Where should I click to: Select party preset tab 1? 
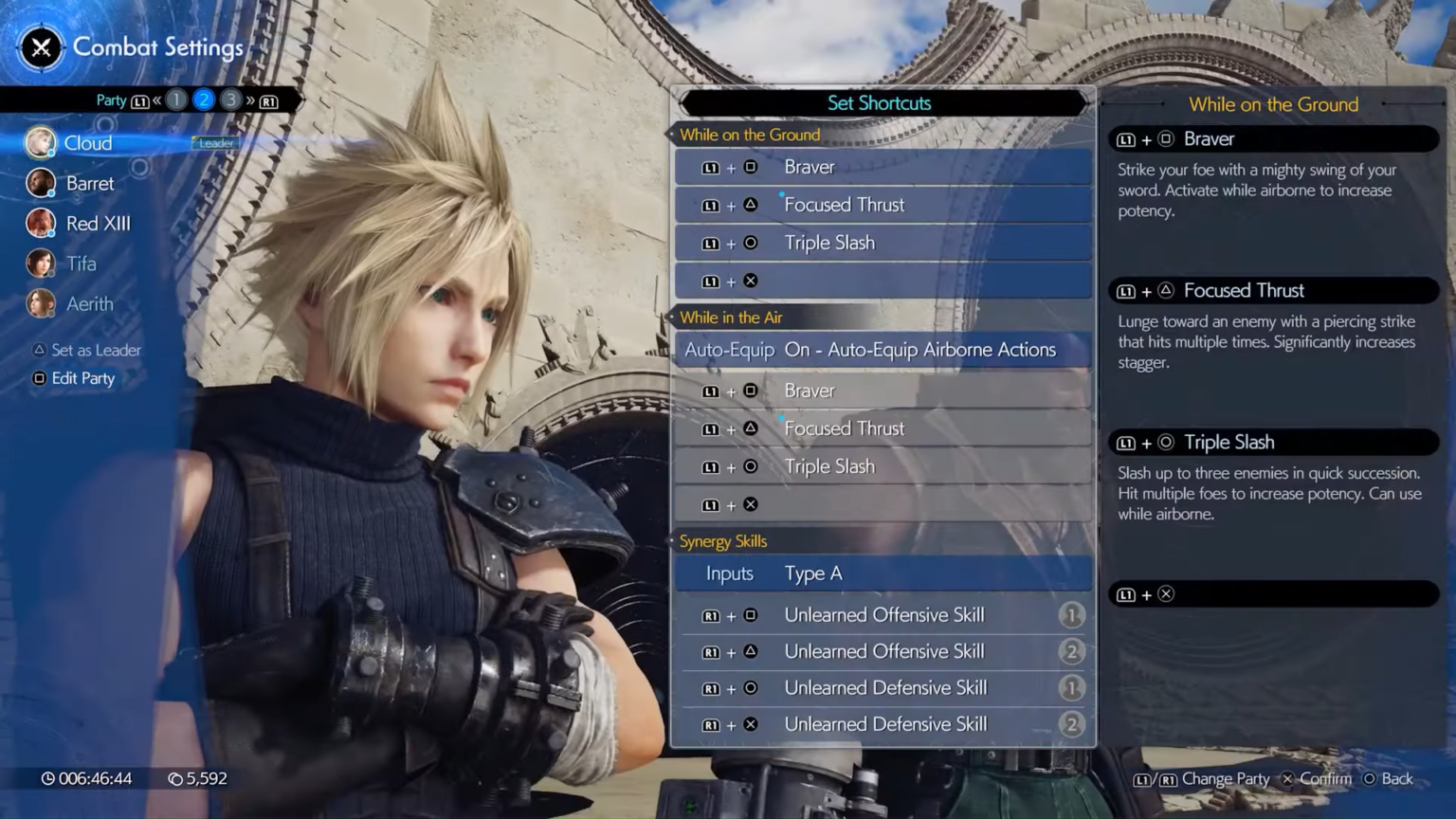(x=176, y=100)
